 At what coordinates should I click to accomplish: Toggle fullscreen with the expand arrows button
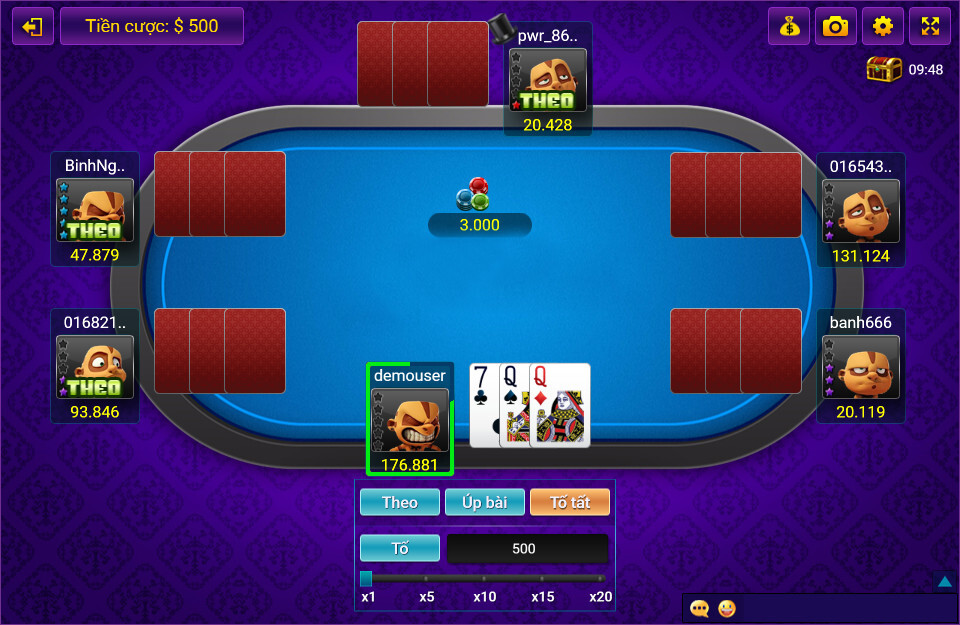929,27
